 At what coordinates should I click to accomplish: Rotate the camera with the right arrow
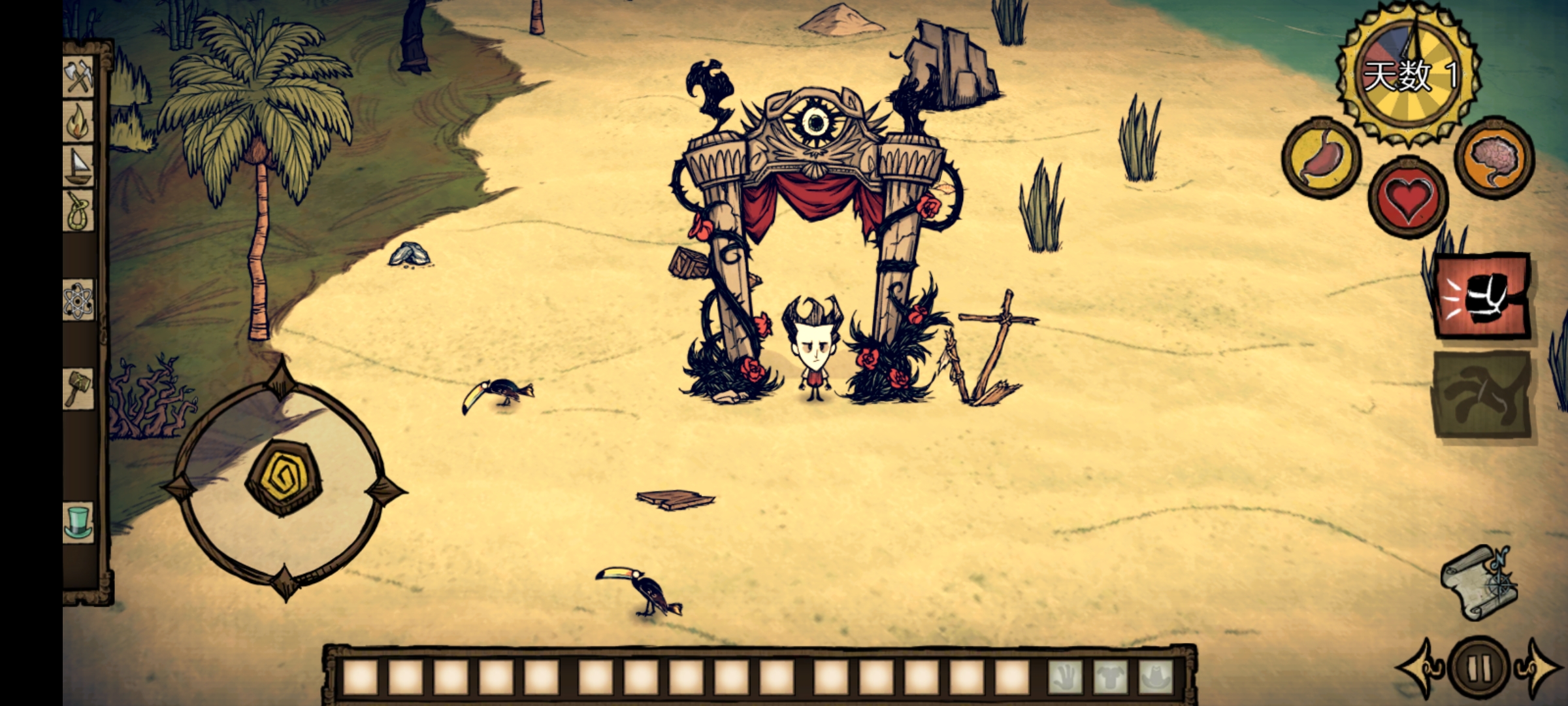coord(1540,668)
